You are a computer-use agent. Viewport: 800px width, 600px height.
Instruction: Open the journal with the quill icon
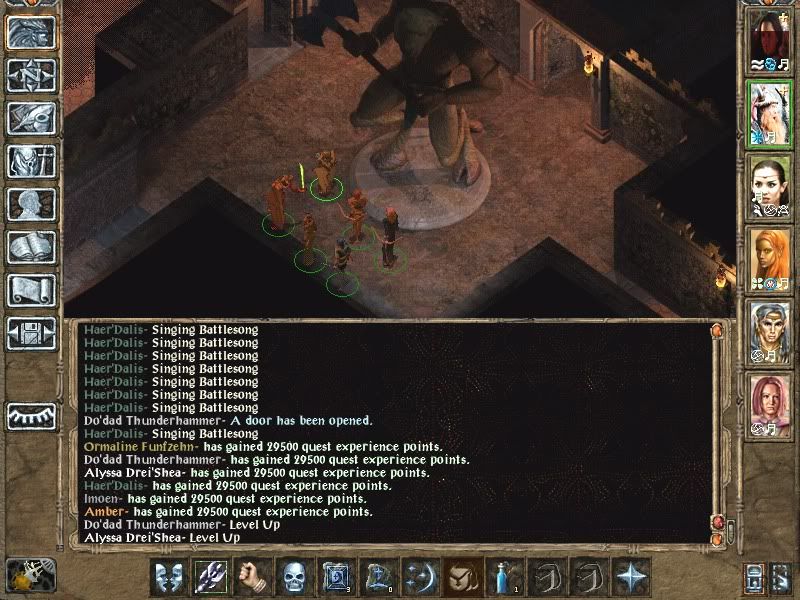tap(31, 118)
